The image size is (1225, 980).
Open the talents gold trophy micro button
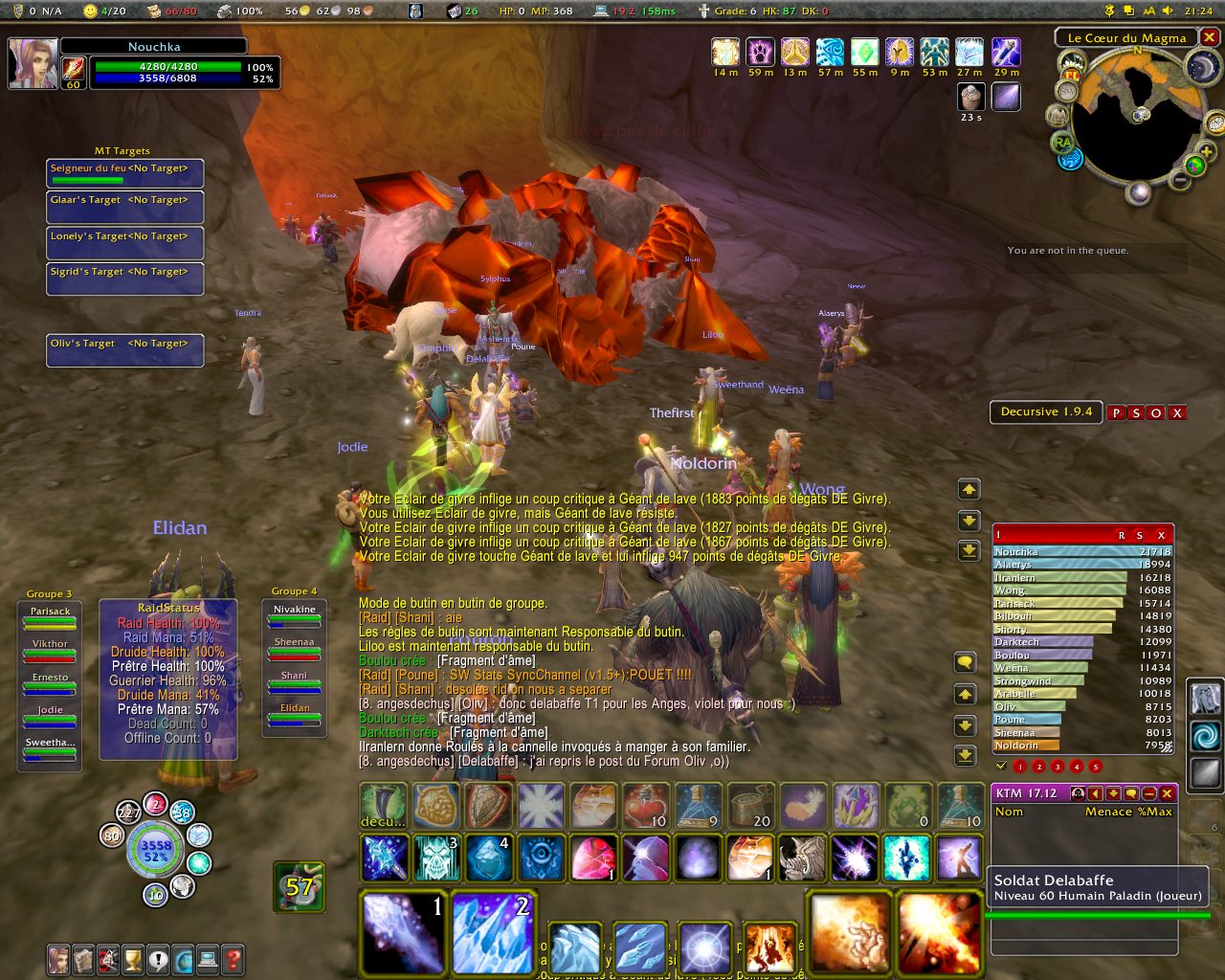pos(133,958)
